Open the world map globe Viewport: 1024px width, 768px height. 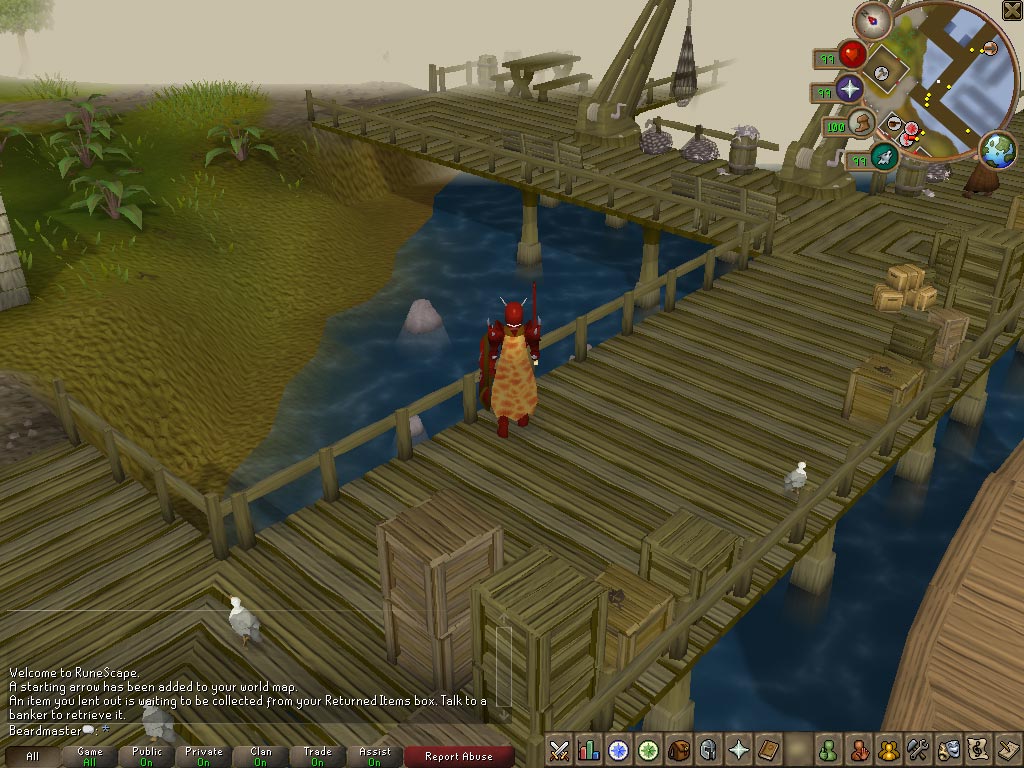(x=997, y=150)
